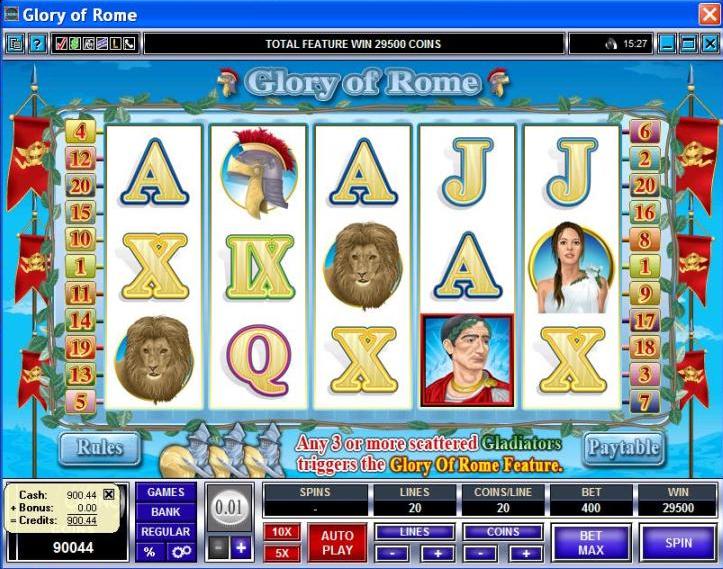Open the help question mark icon

tap(36, 44)
